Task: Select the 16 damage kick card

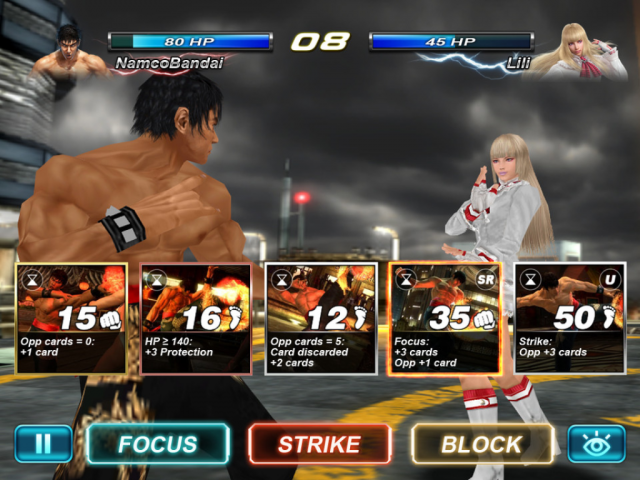Action: point(196,318)
